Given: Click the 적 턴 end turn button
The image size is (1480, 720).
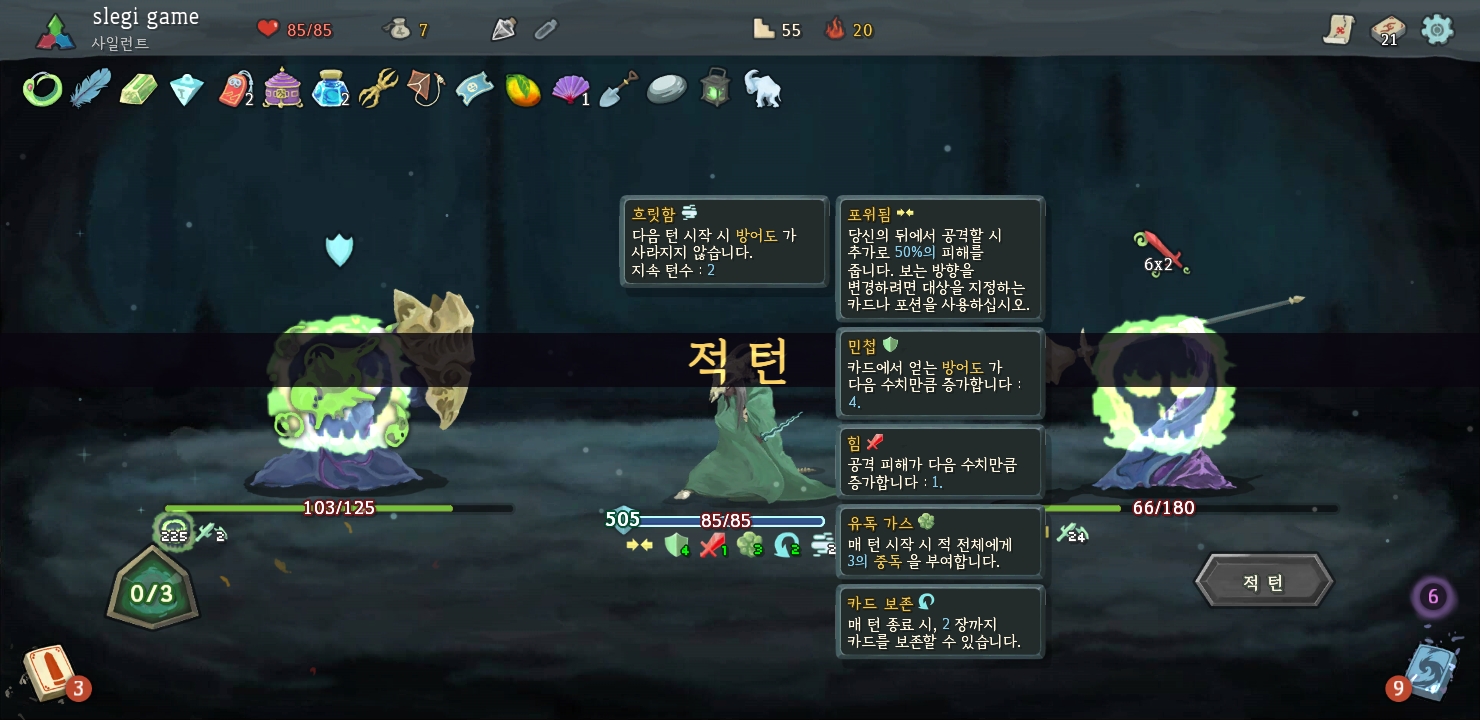Looking at the screenshot, I should tap(1264, 582).
